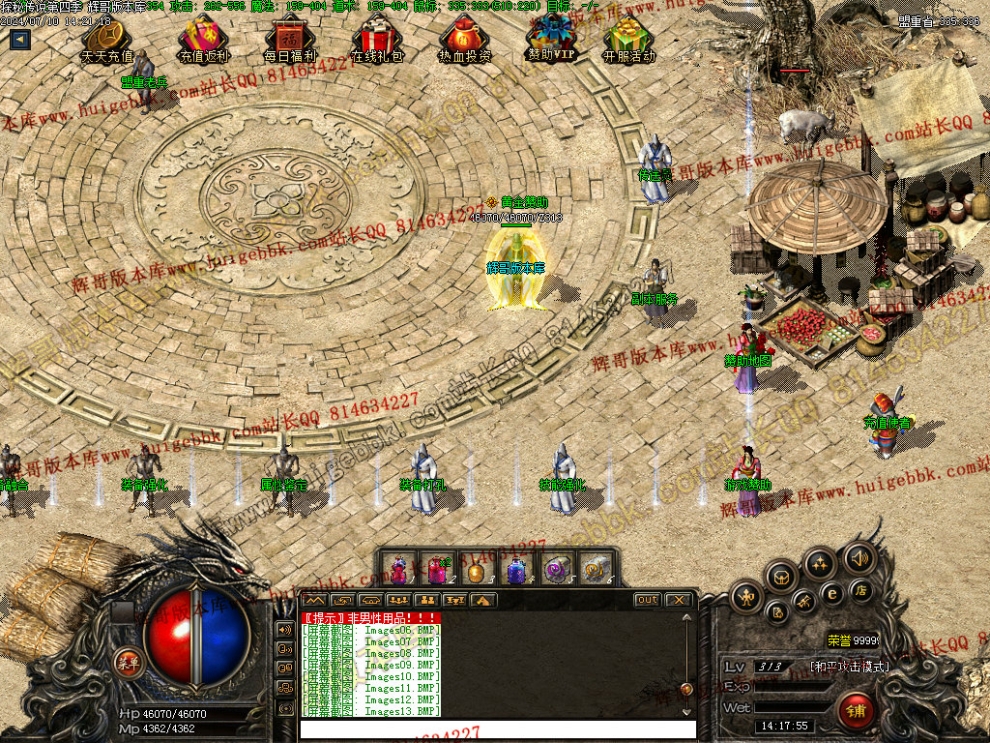
Task: Open the character panel round button
Action: tap(746, 598)
